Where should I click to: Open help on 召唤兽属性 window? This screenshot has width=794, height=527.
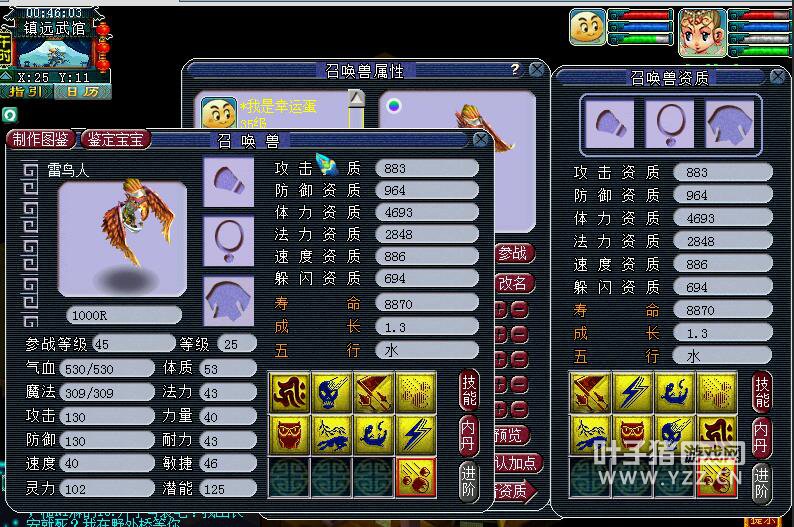coord(515,69)
